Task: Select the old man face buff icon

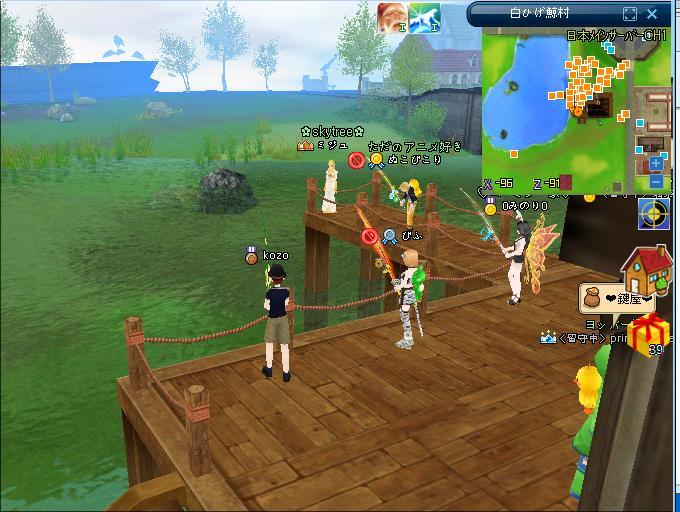Action: (x=391, y=17)
